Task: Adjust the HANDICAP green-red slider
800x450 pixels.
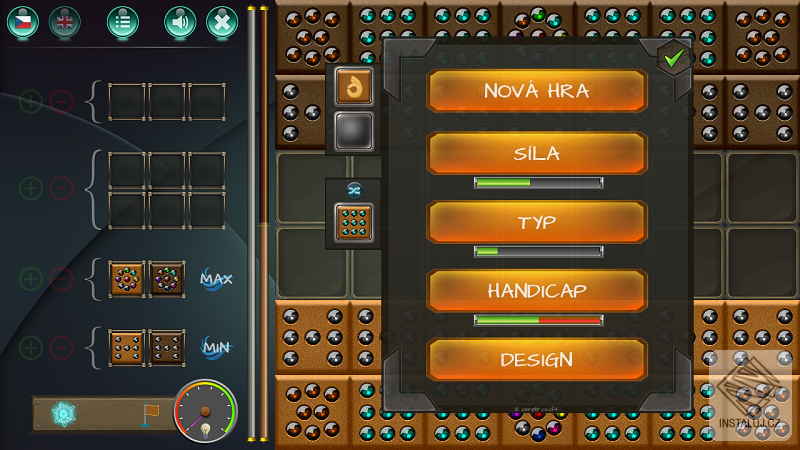Action: pos(538,320)
